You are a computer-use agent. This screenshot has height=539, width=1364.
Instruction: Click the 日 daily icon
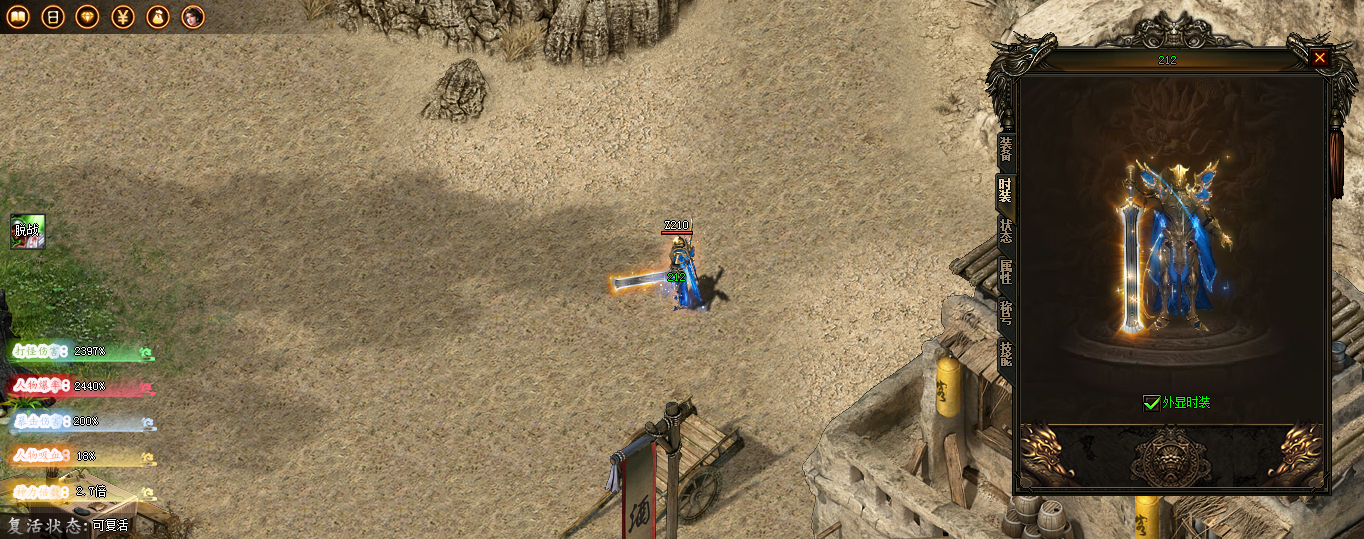point(53,16)
